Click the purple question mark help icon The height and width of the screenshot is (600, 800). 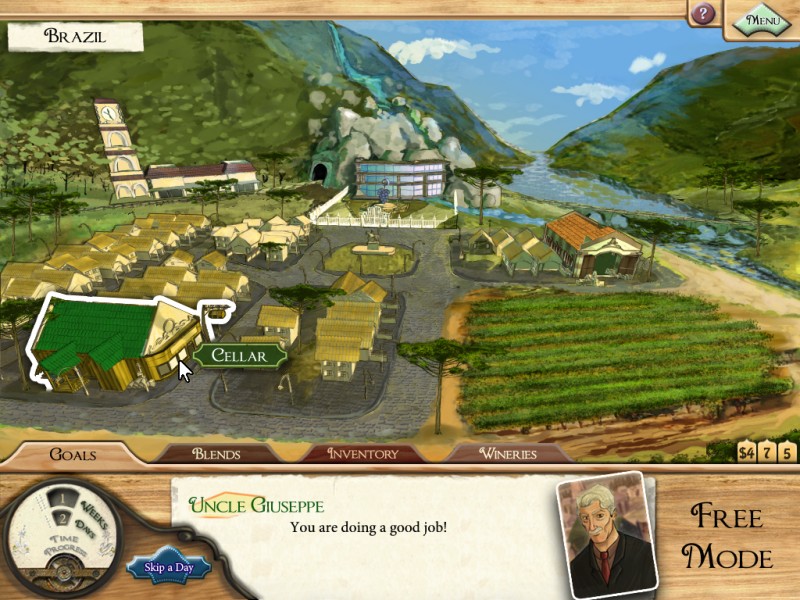pyautogui.click(x=704, y=14)
